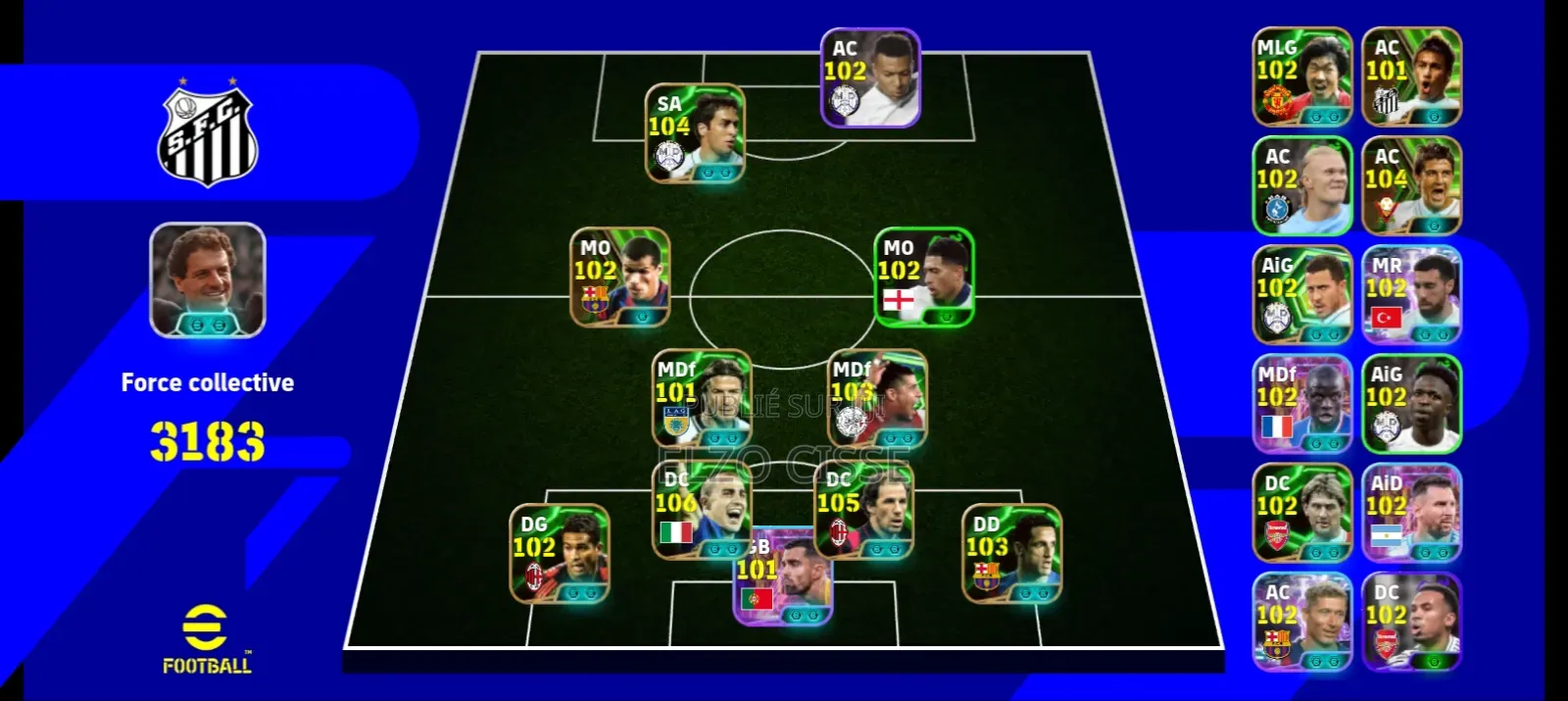Click the Santos S.F.C. team crest

pos(208,136)
